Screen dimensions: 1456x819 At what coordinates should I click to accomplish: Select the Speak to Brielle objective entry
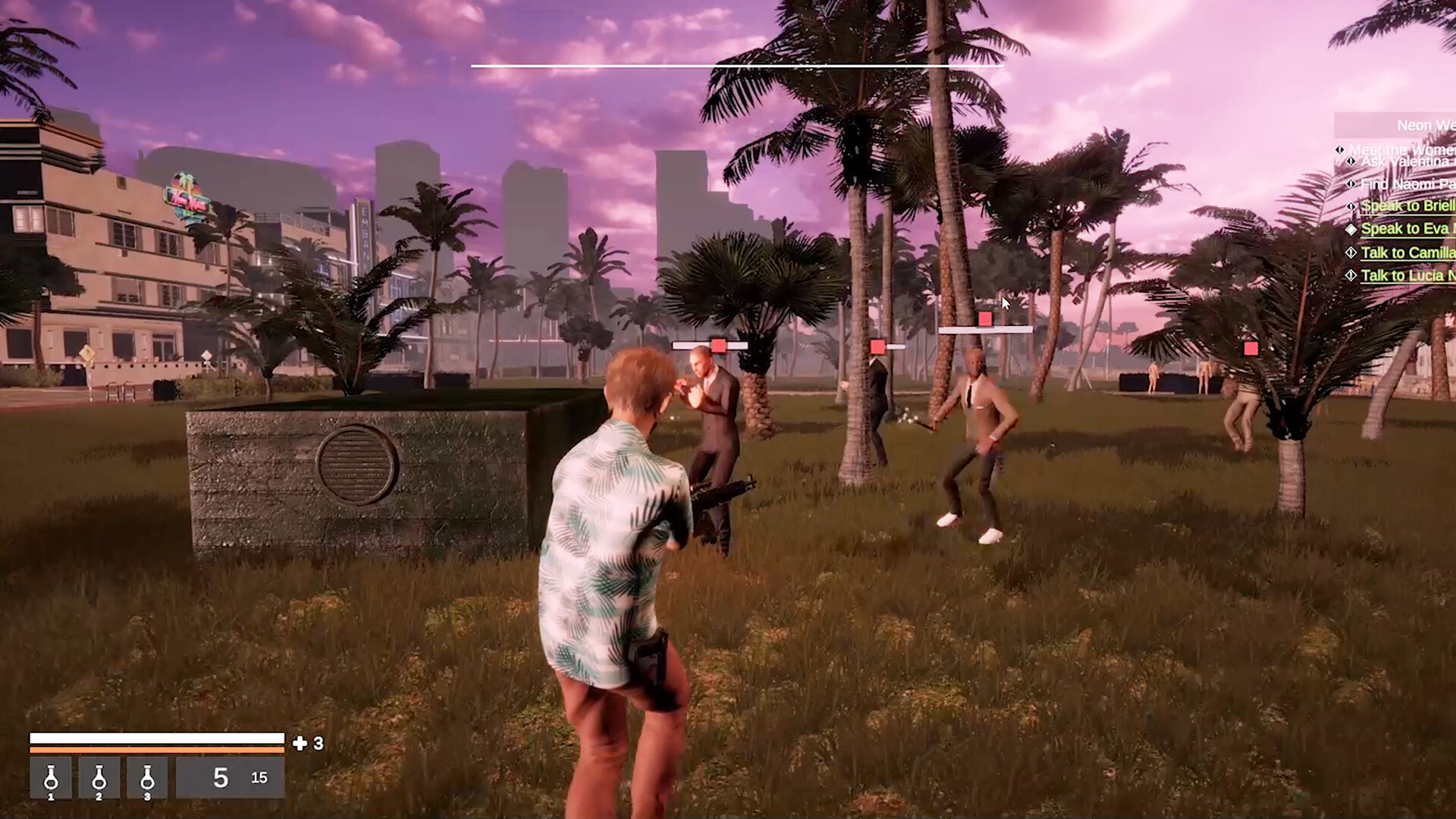pos(1410,206)
